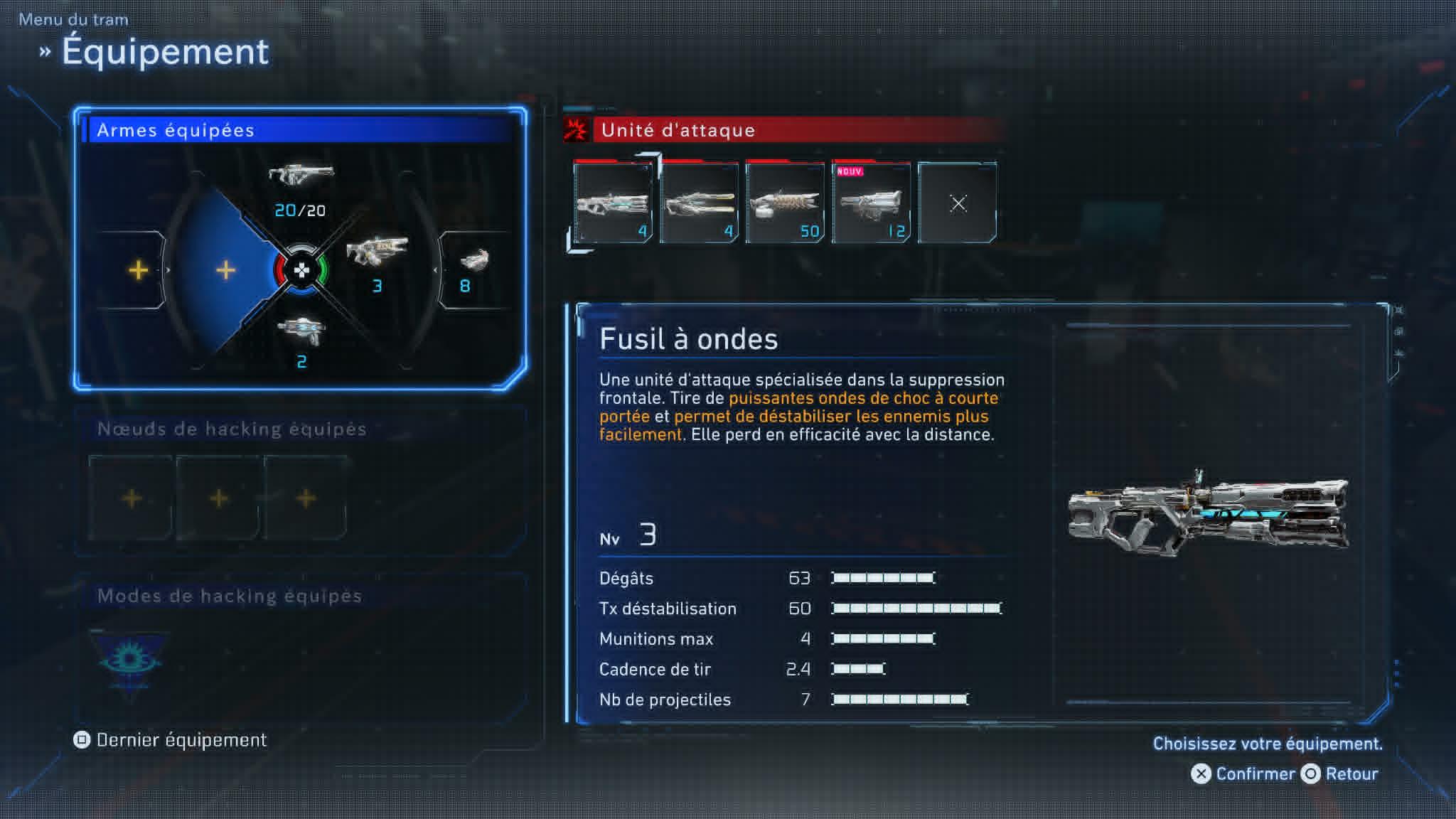This screenshot has width=1456, height=819.
Task: Select the top wheel weapon showing 20/20
Action: pos(301,187)
